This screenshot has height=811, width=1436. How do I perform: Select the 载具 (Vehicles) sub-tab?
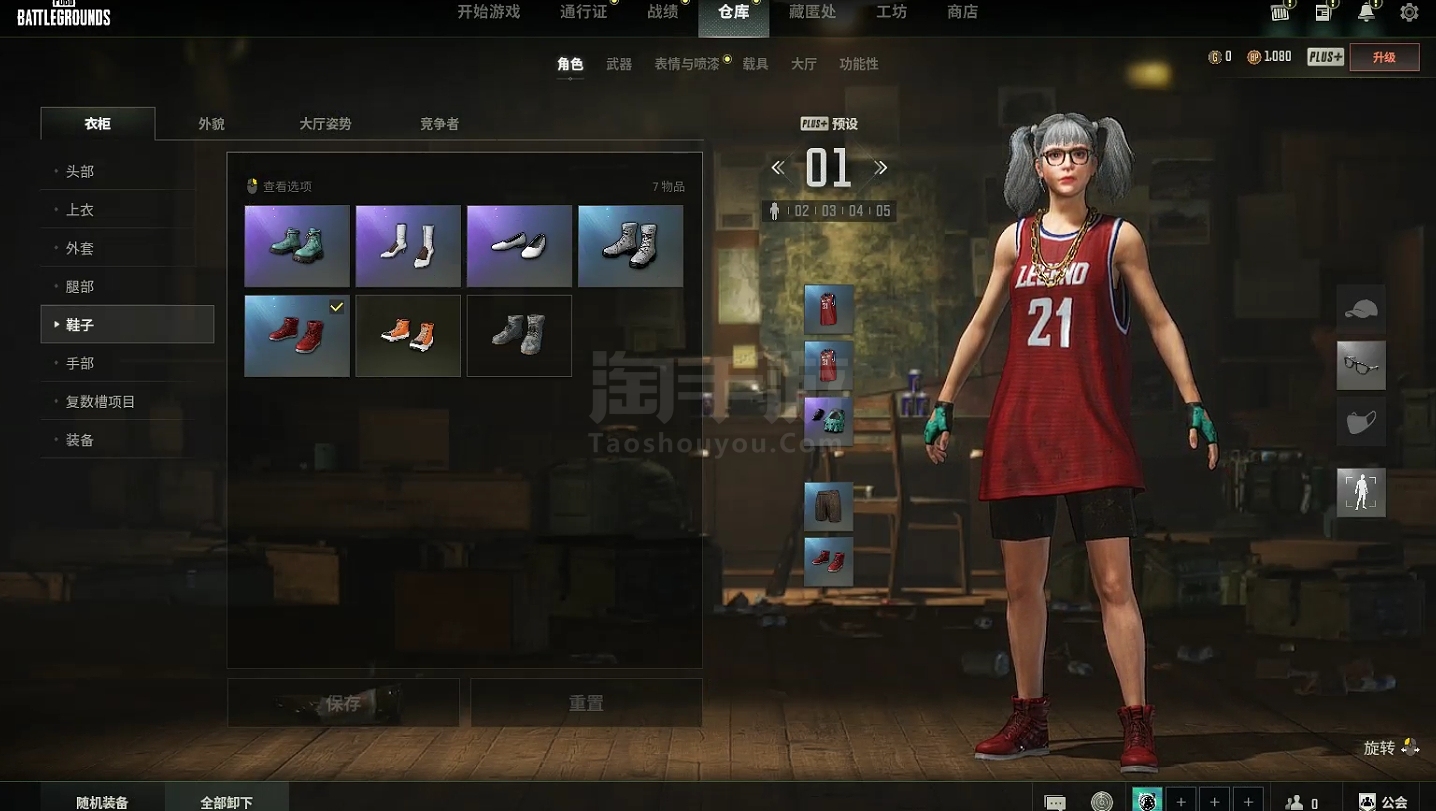[755, 64]
